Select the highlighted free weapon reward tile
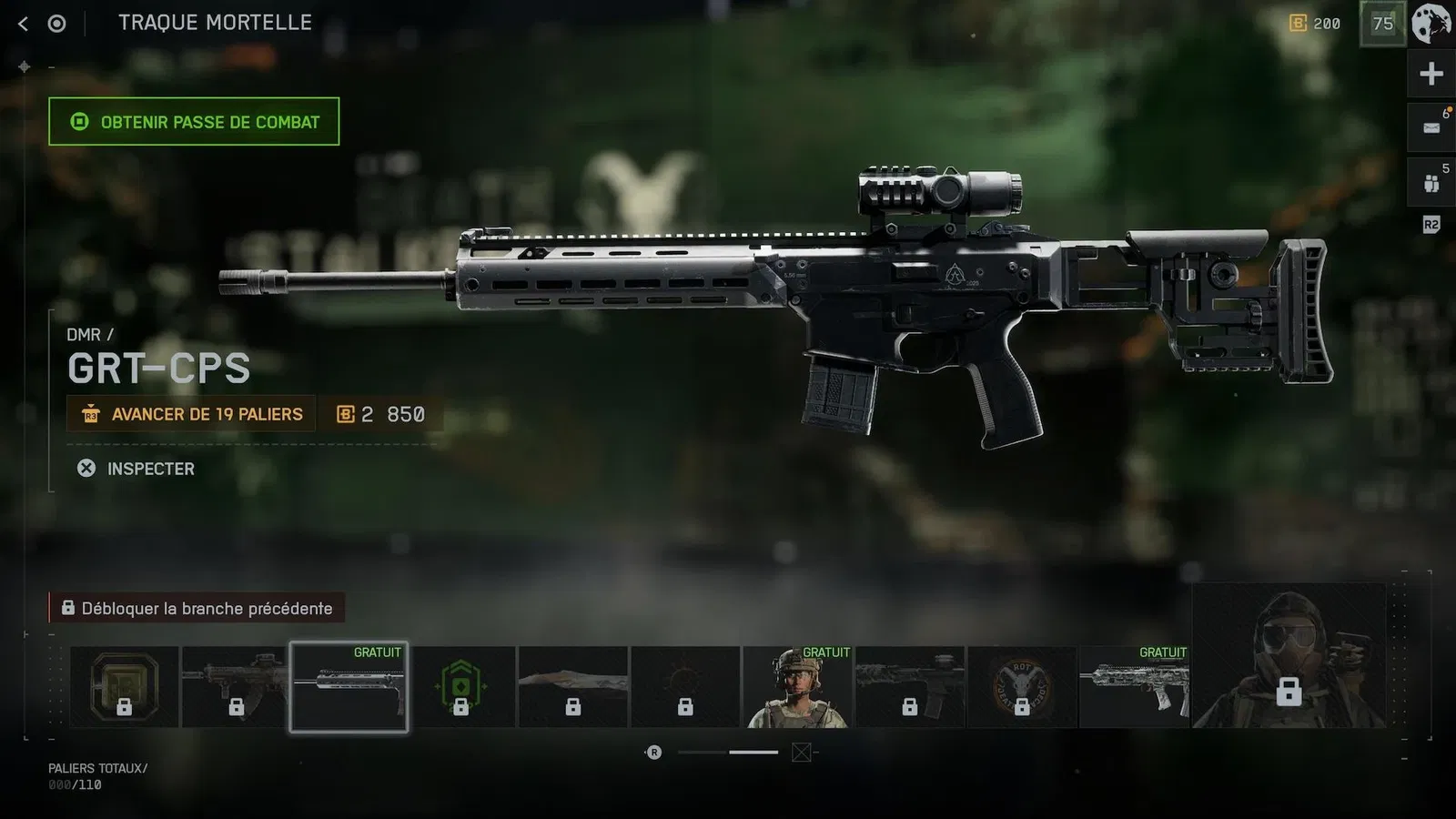This screenshot has height=819, width=1456. [x=349, y=687]
